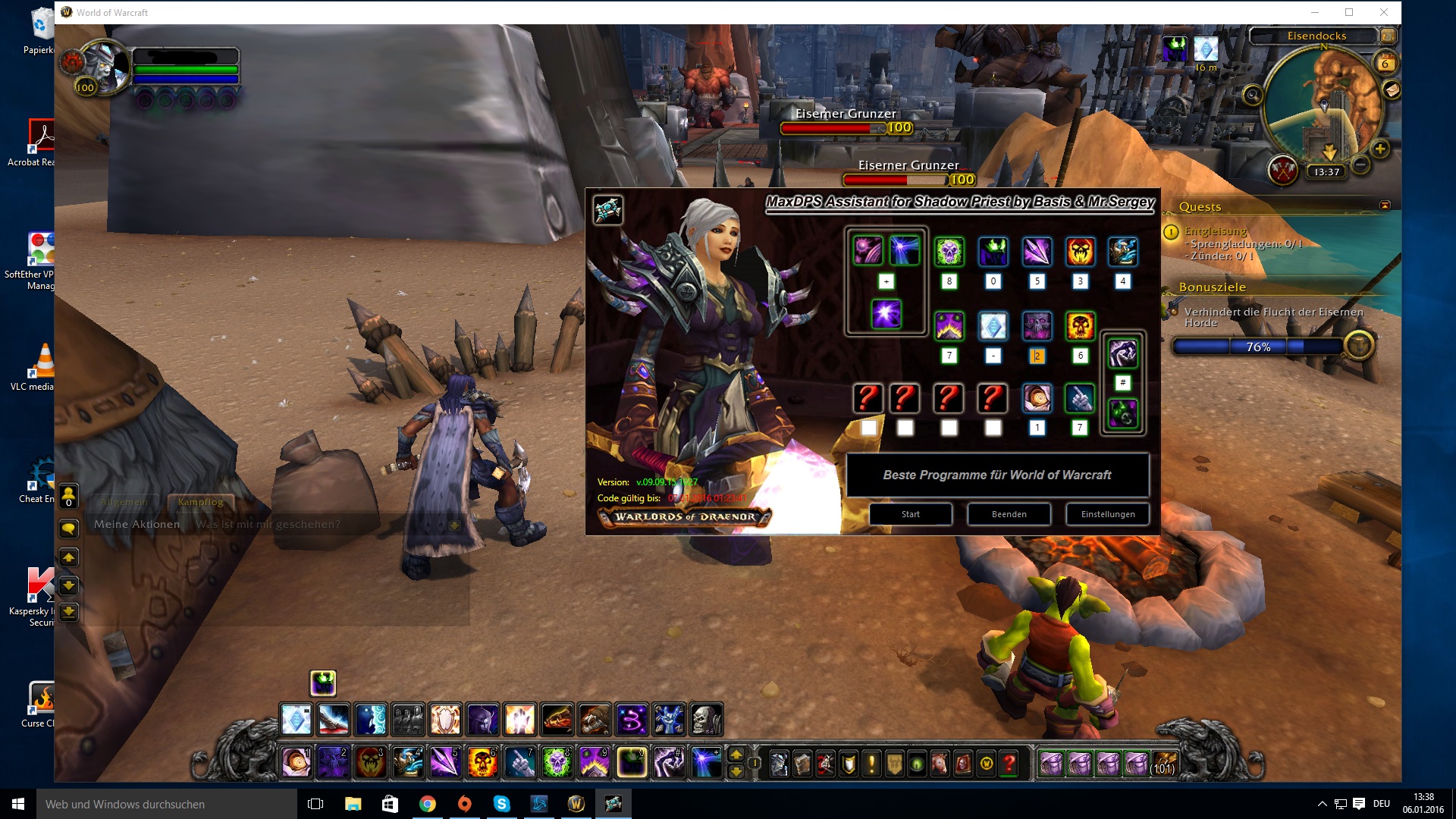The width and height of the screenshot is (1456, 819).
Task: Toggle the minimap tracking magnifier
Action: (x=1253, y=96)
